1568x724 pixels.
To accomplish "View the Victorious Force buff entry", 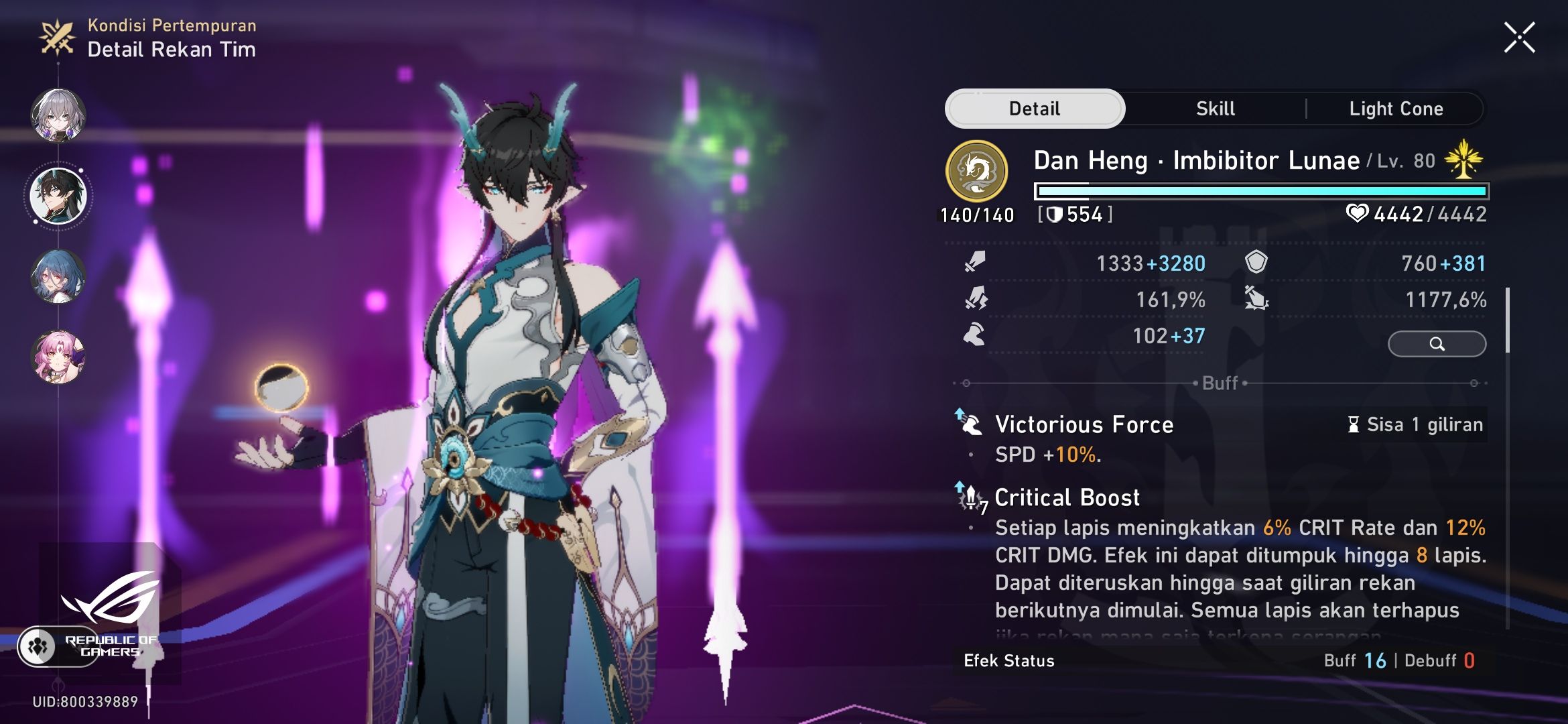I will (x=1084, y=425).
